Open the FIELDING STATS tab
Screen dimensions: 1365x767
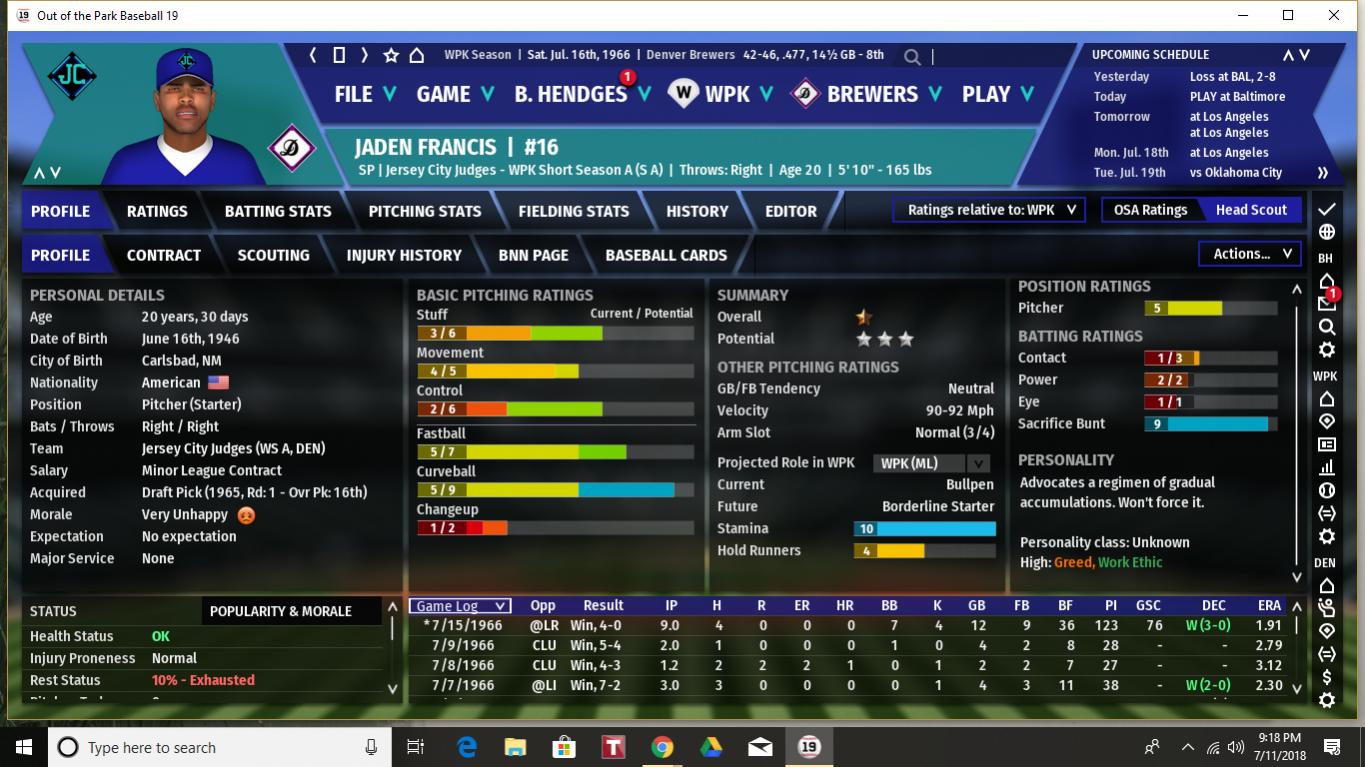click(x=574, y=211)
